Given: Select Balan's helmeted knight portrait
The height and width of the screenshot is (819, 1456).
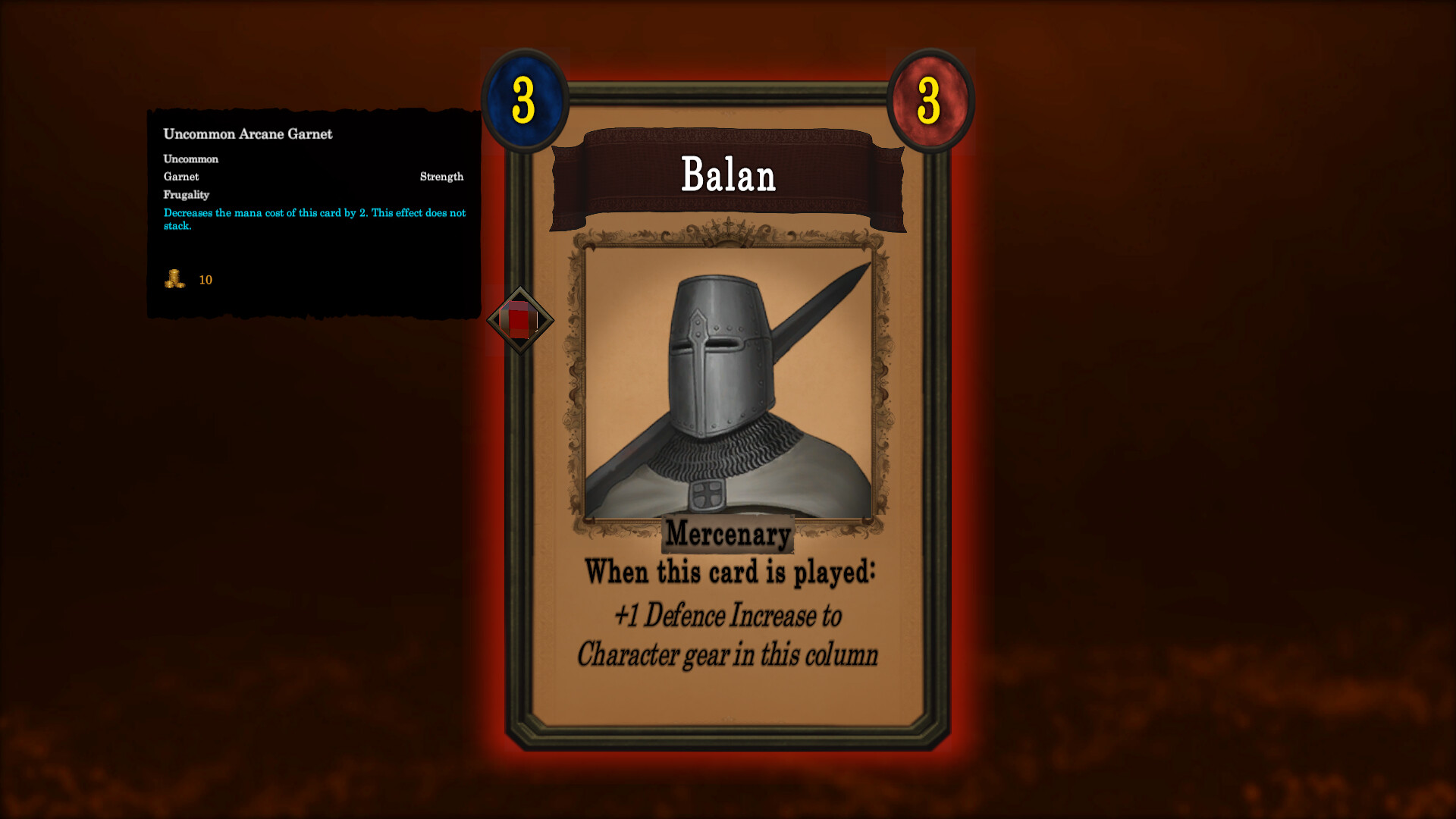Looking at the screenshot, I should [726, 379].
